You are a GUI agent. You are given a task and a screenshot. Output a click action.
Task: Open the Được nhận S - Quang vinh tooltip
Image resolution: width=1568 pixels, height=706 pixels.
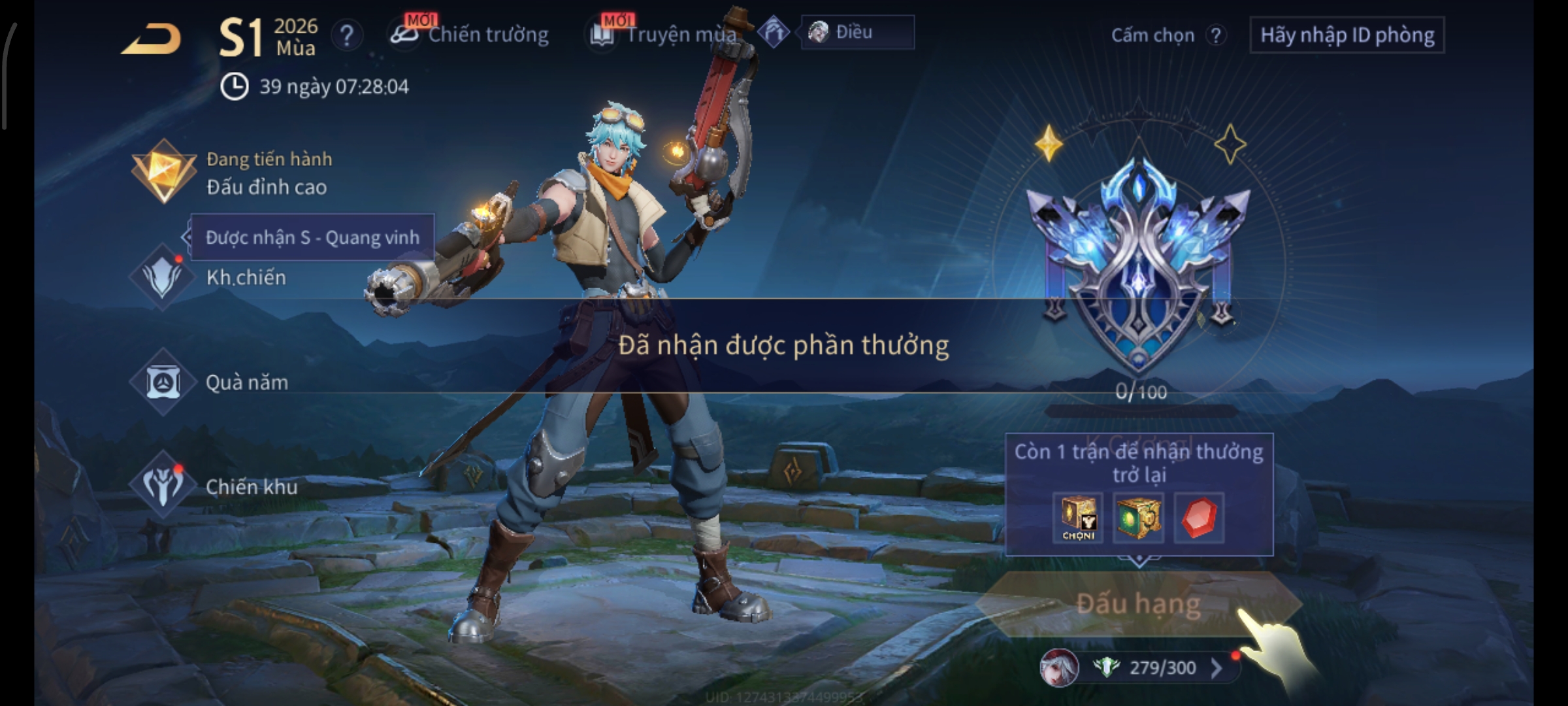pyautogui.click(x=312, y=237)
